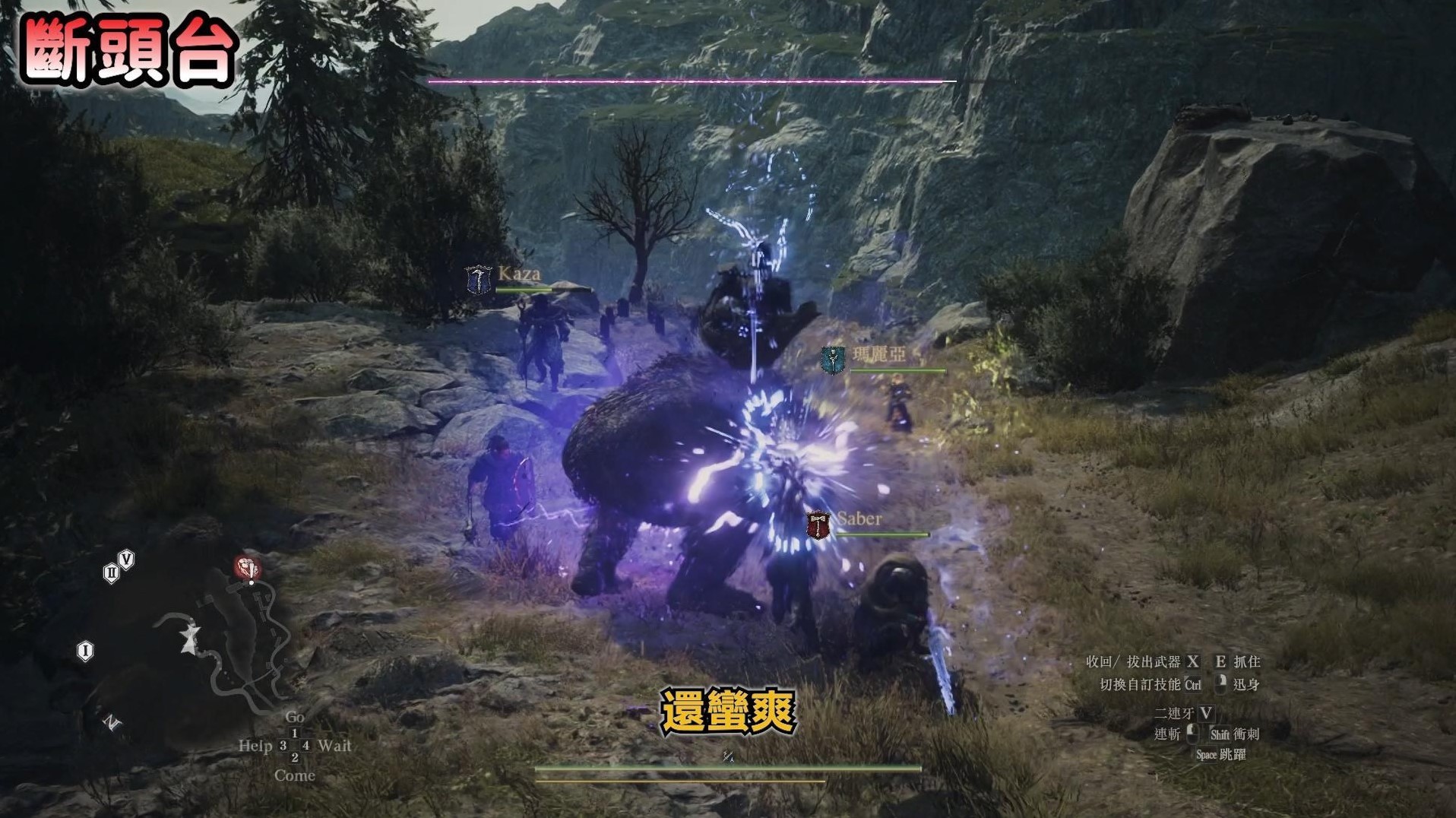
Task: Choose the minimap marker numbered V
Action: [127, 560]
